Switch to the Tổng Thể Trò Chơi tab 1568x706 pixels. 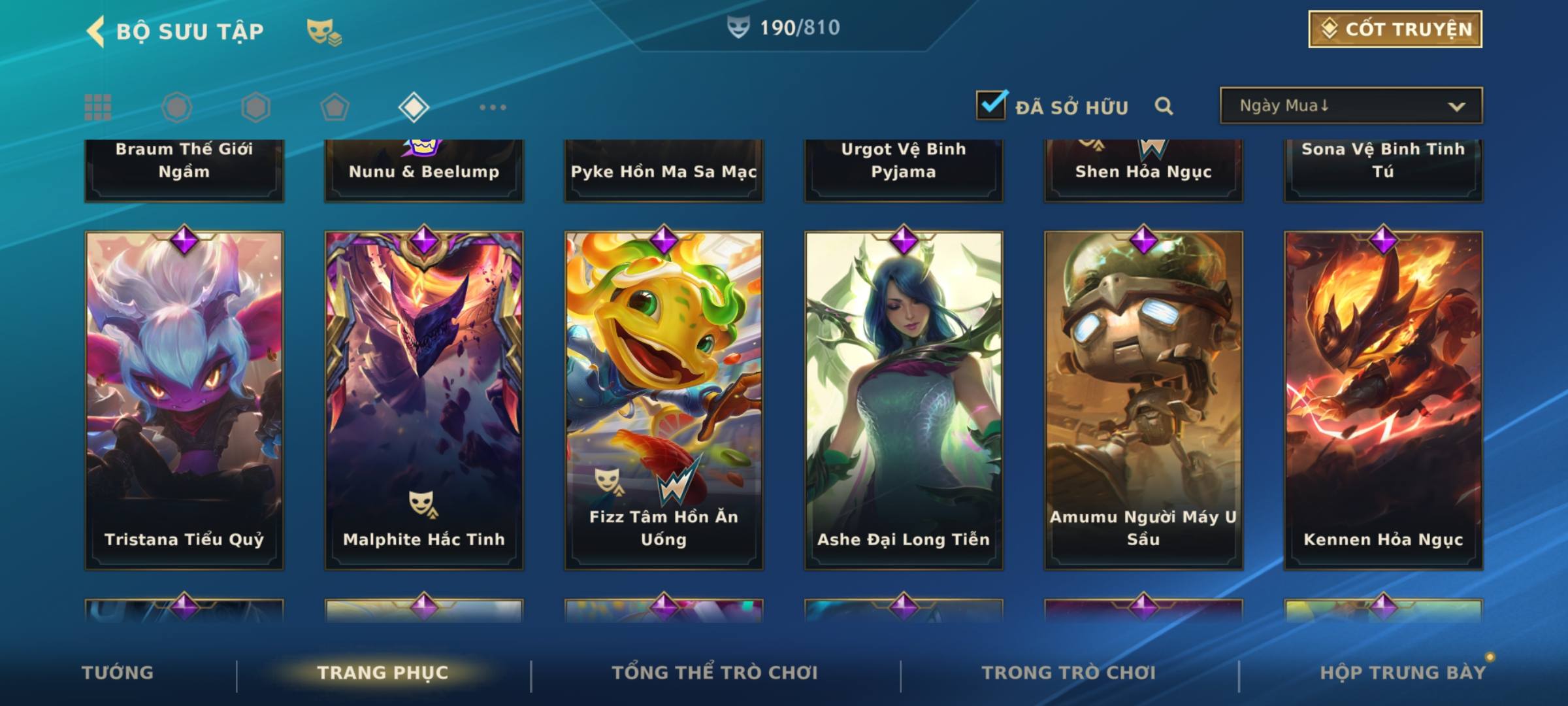715,673
